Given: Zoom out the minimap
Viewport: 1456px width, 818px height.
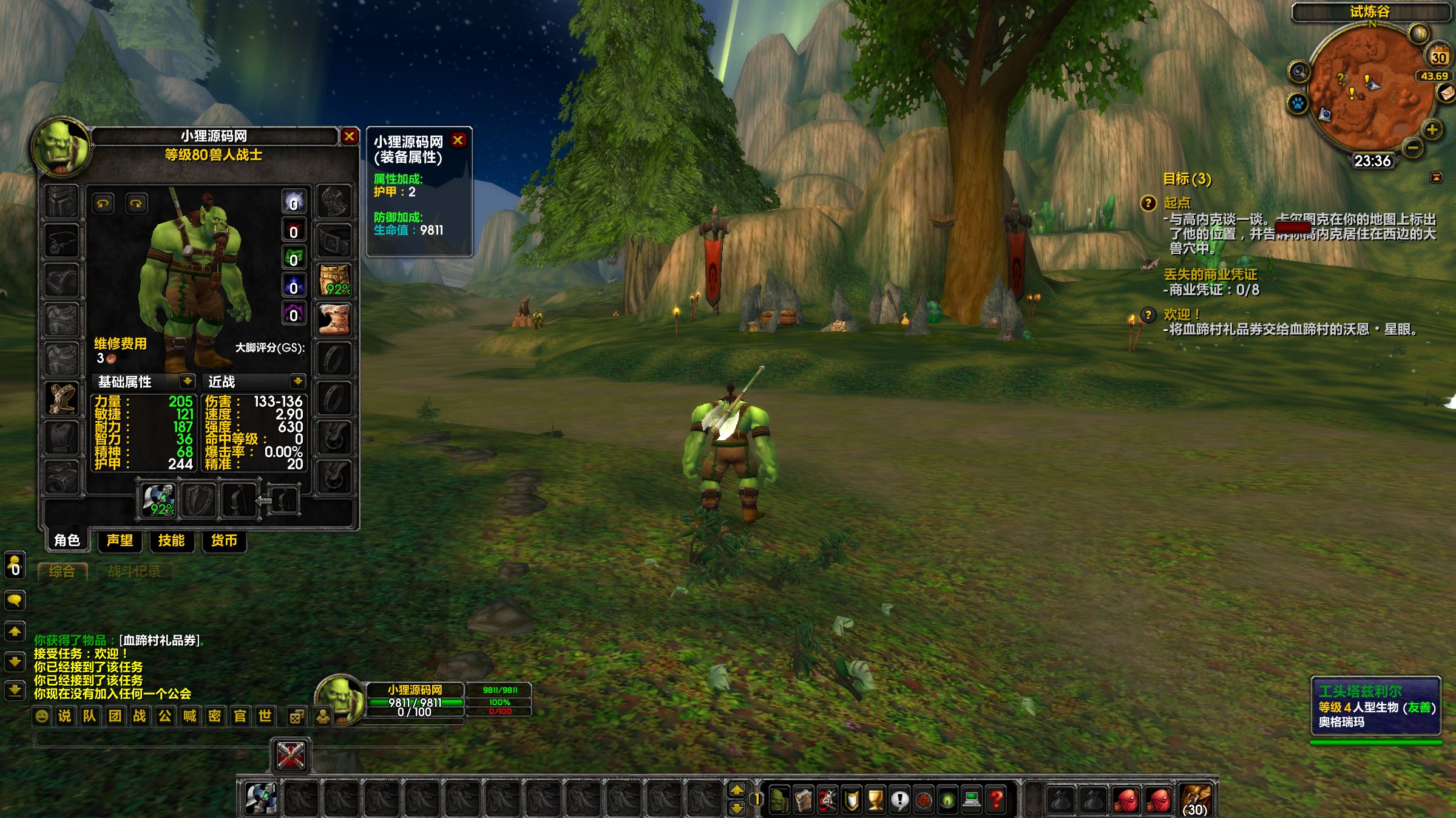Looking at the screenshot, I should pyautogui.click(x=1413, y=148).
